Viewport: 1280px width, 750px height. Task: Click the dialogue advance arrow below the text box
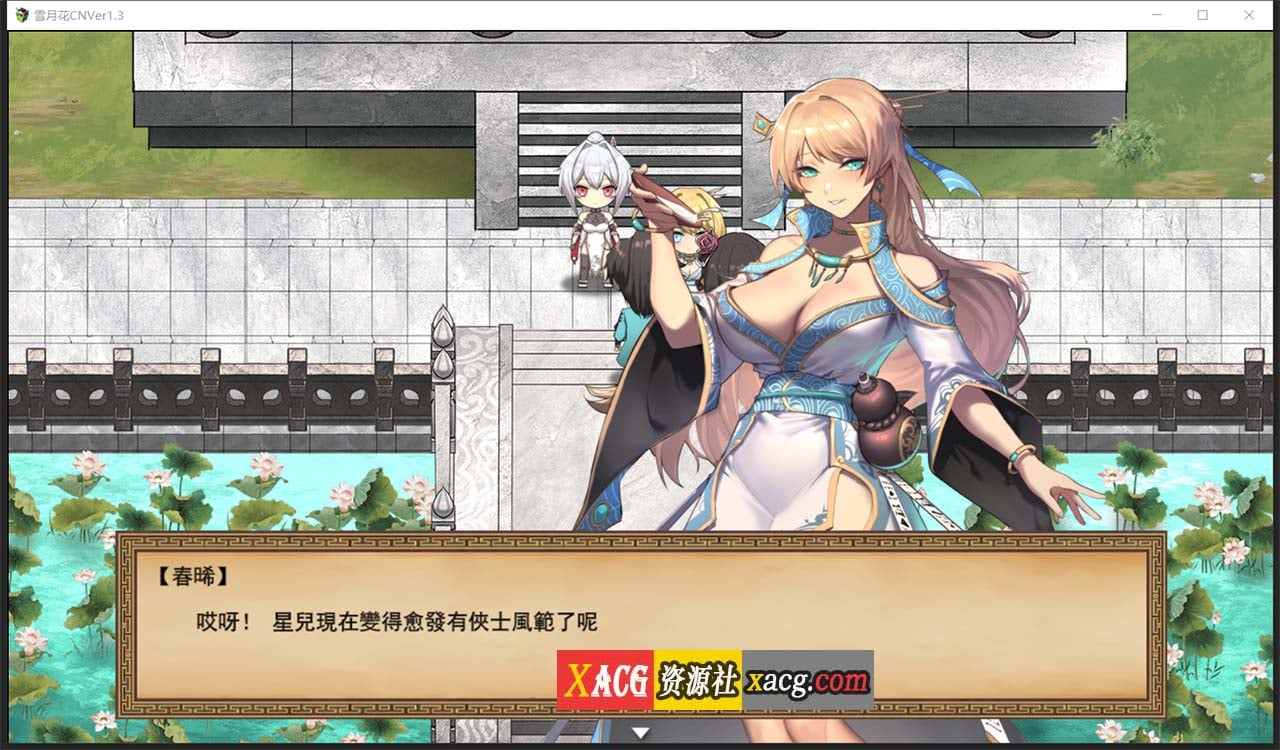click(639, 731)
